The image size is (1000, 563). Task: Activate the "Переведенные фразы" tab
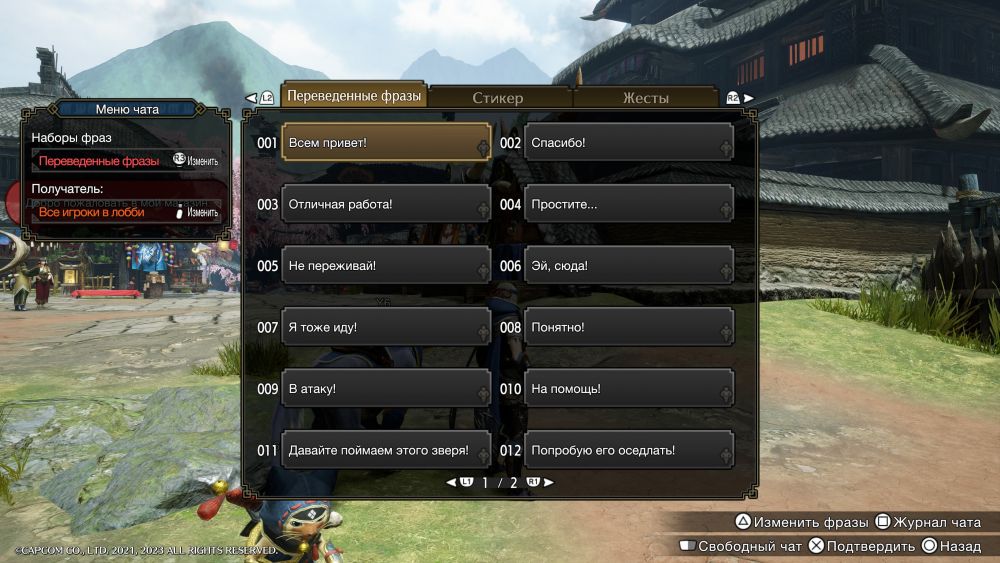(355, 96)
